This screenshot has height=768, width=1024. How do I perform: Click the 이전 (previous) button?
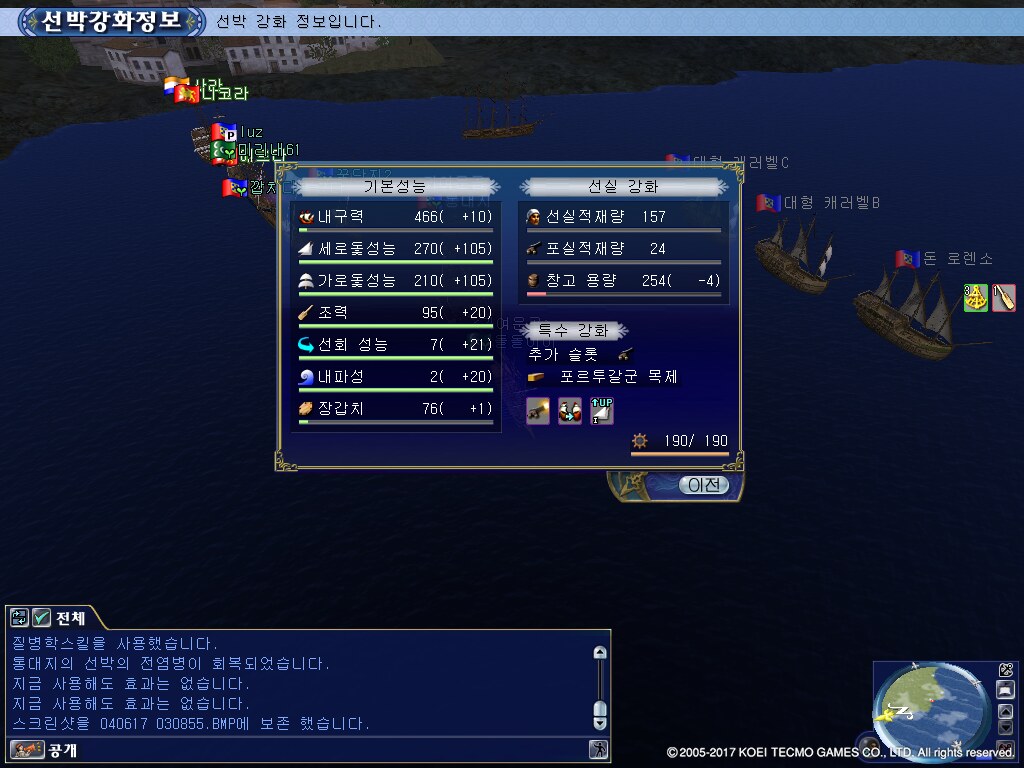pos(704,485)
